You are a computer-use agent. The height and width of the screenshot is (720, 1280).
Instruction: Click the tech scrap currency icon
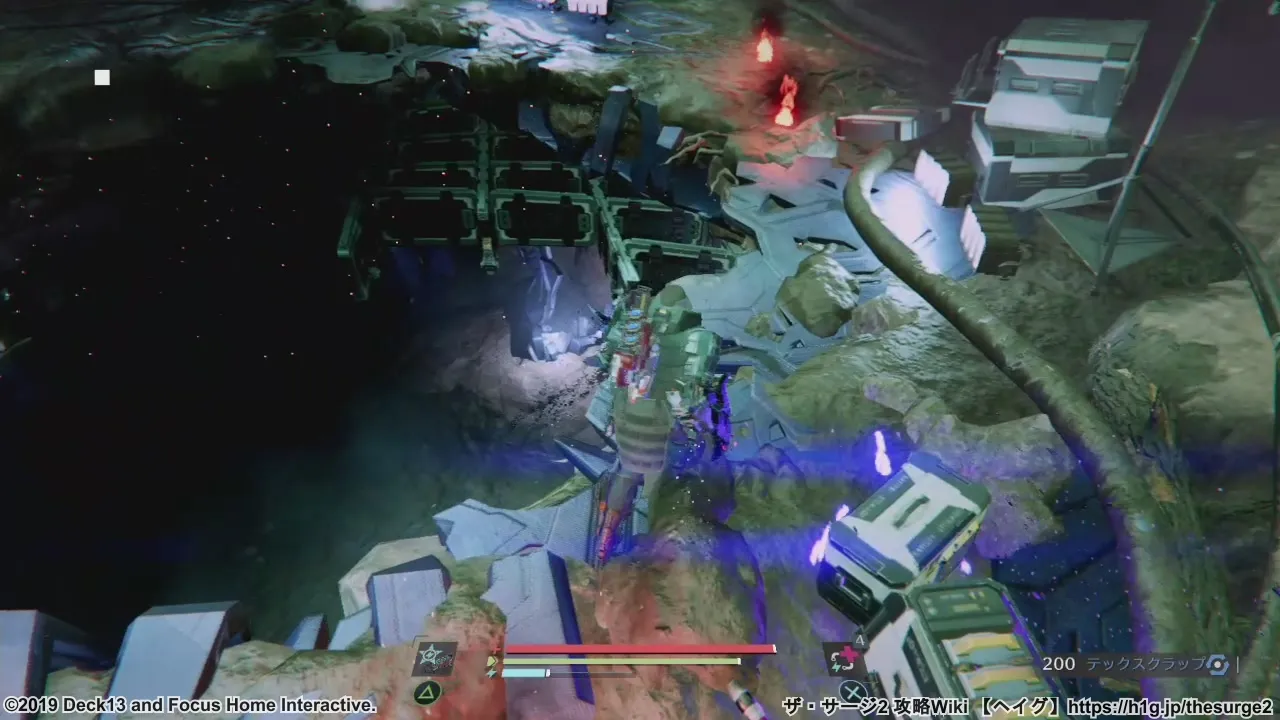pyautogui.click(x=1216, y=663)
